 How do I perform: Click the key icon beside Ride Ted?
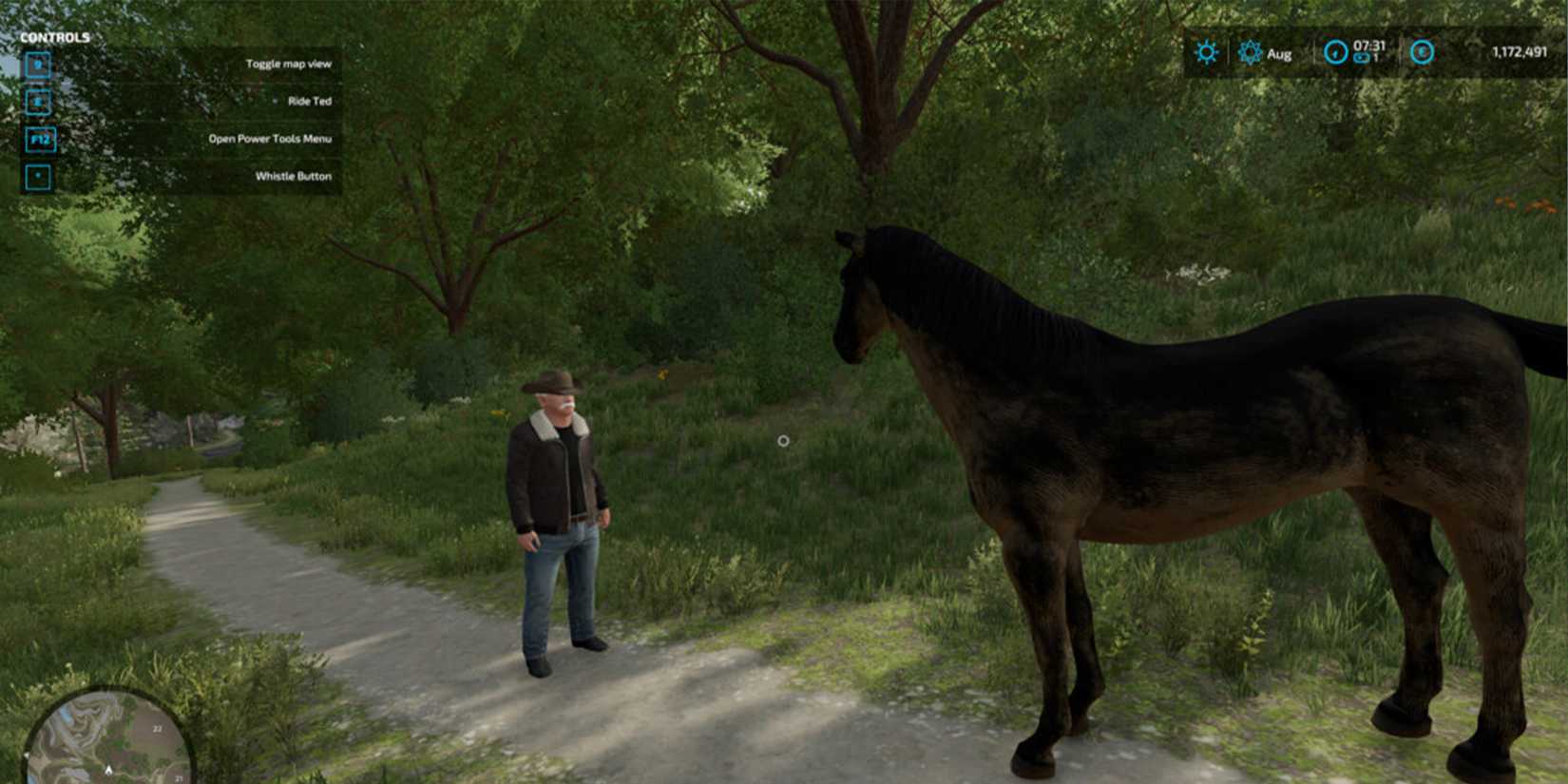38,101
